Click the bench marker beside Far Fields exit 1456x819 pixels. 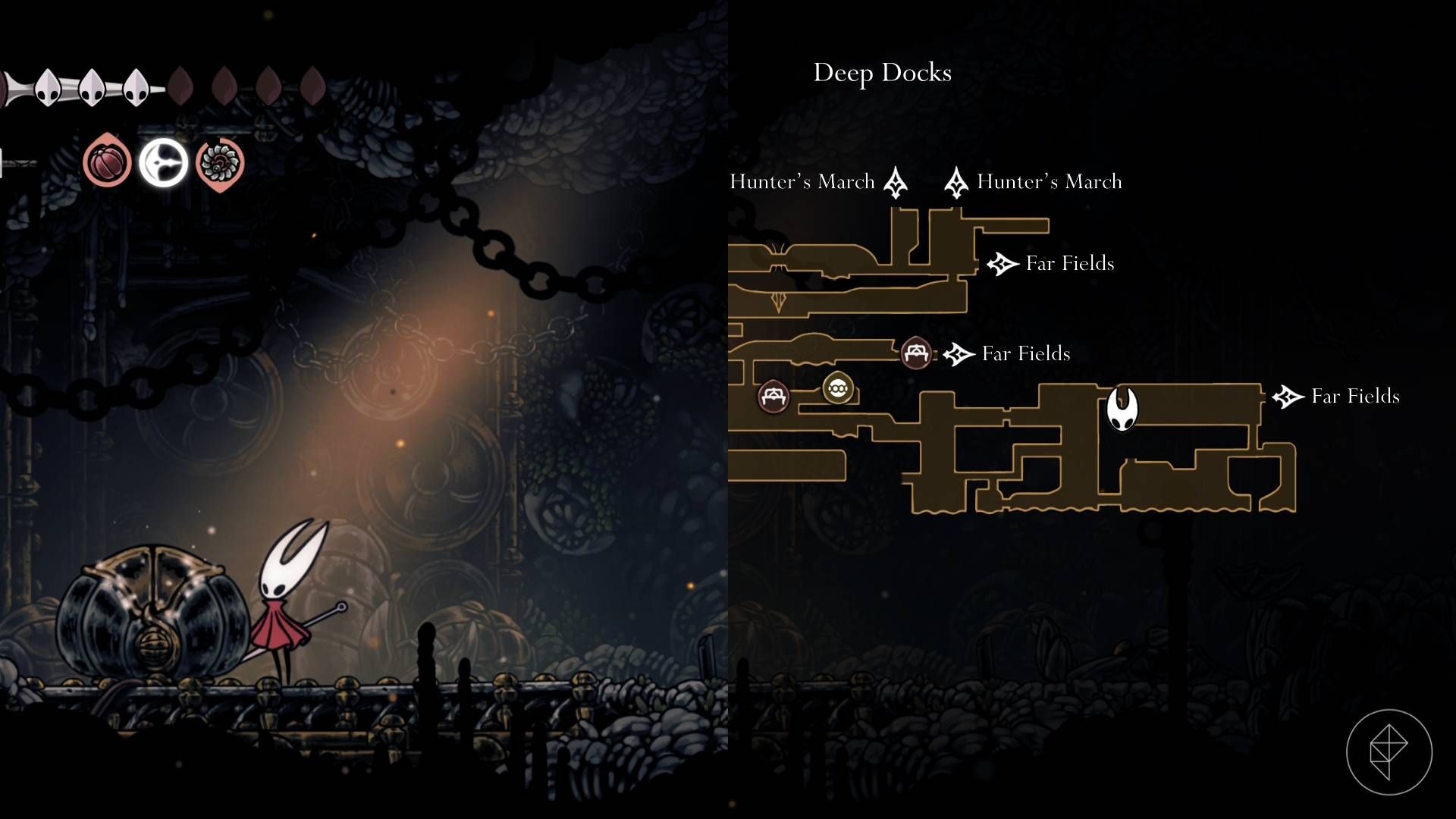(x=916, y=353)
